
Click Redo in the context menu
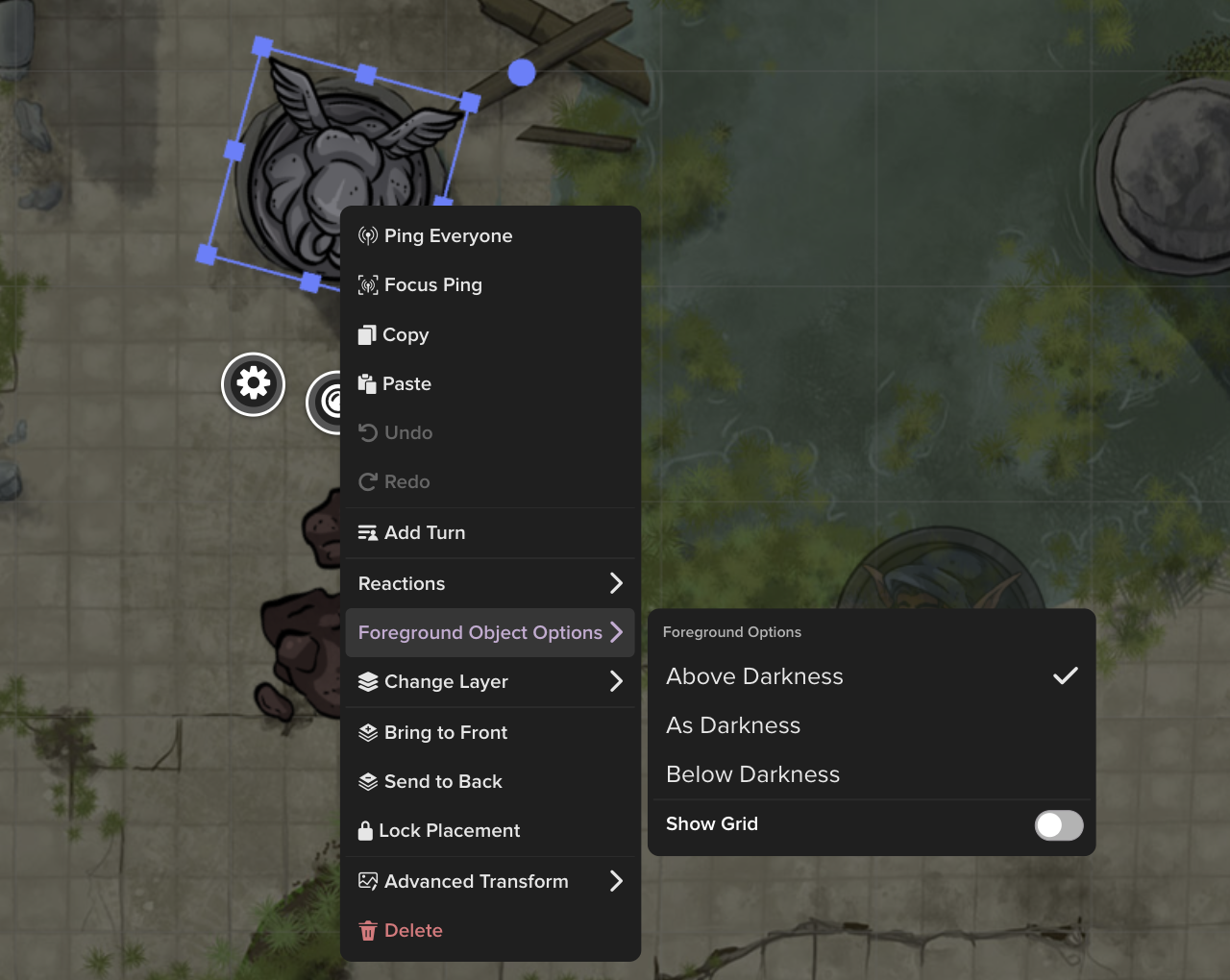point(406,481)
